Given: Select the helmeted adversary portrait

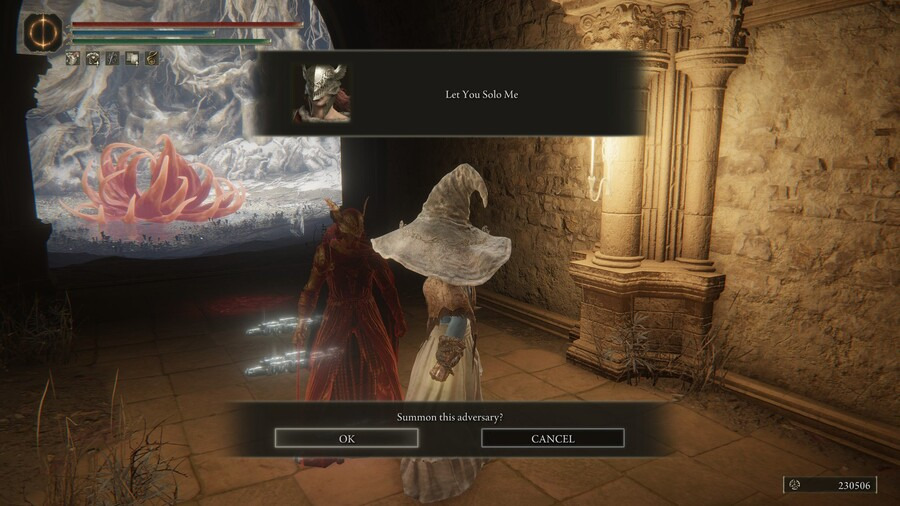Looking at the screenshot, I should click(x=320, y=93).
